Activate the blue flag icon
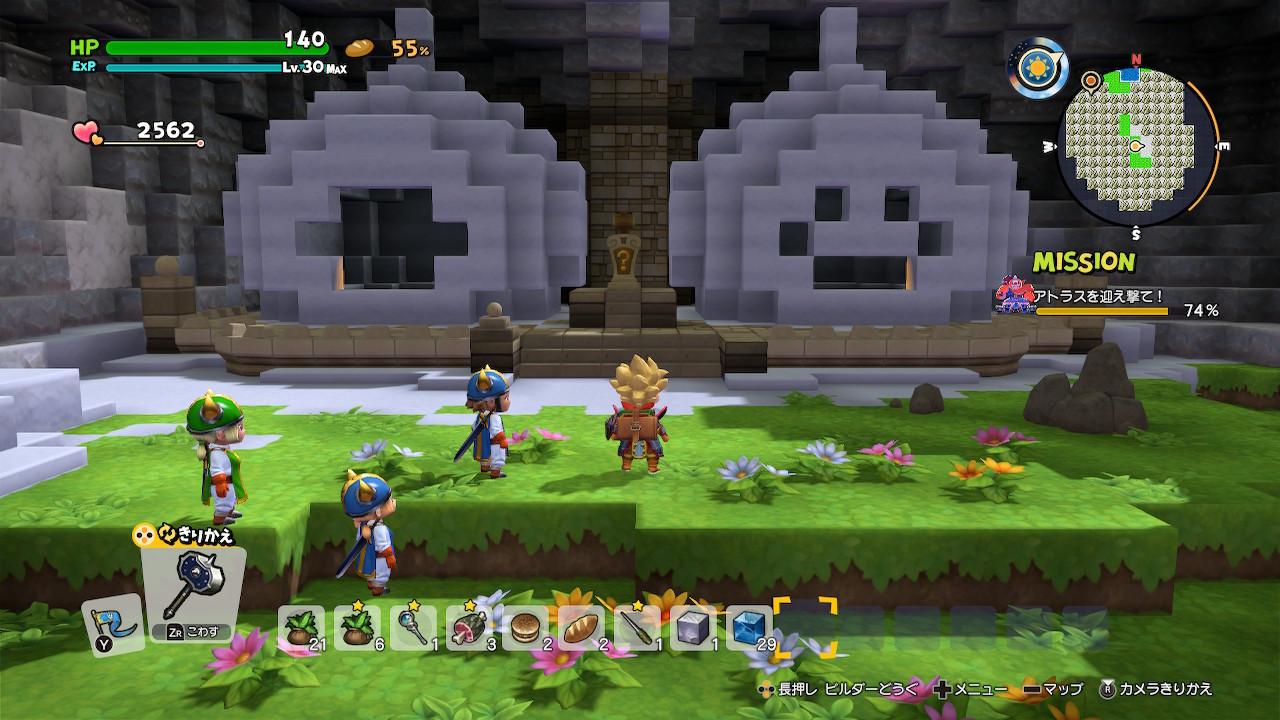This screenshot has height=720, width=1280. [112, 625]
